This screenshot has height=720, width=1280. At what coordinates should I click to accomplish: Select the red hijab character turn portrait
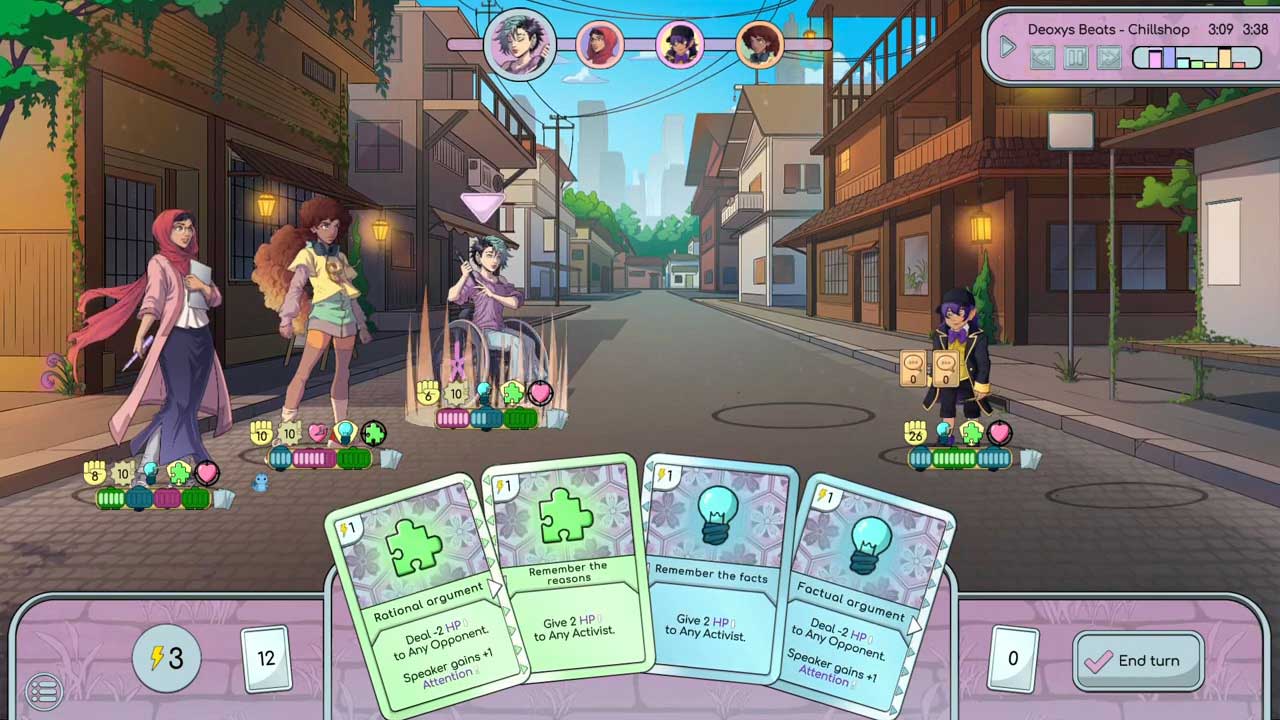(599, 45)
